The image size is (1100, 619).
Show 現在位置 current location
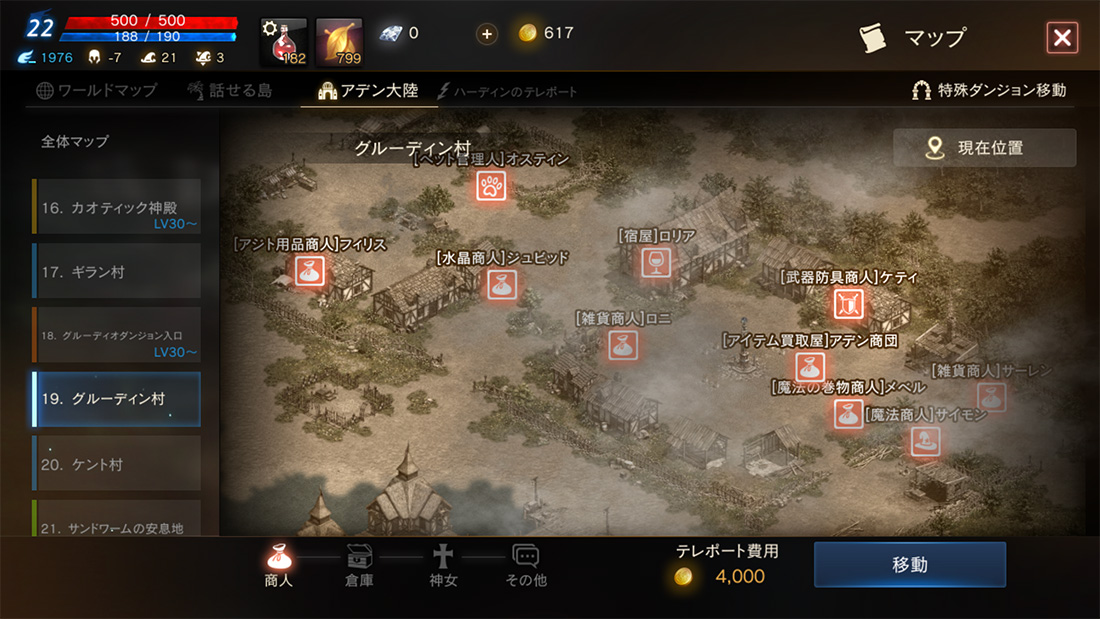click(x=984, y=148)
